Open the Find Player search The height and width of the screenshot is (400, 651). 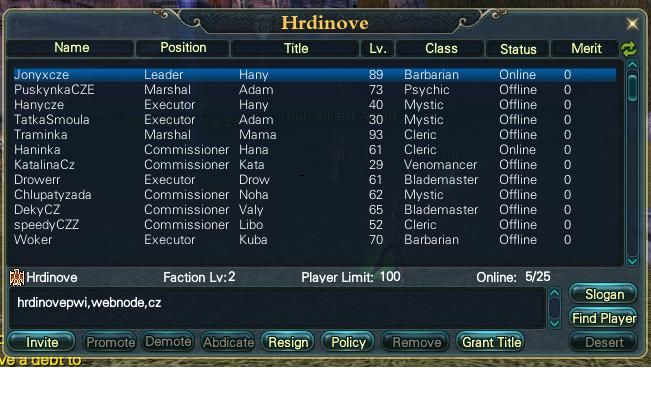(x=603, y=319)
